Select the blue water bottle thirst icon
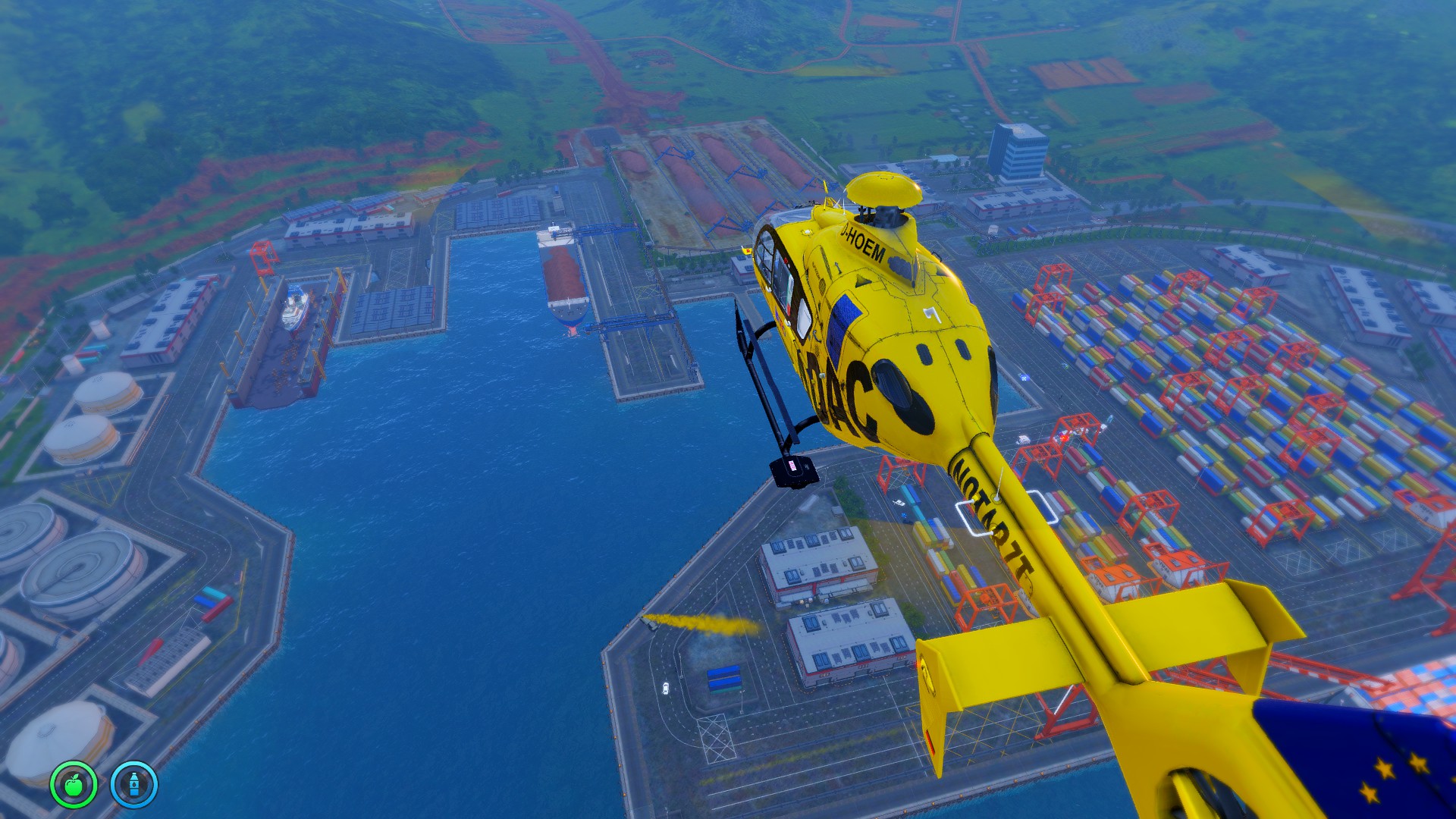Viewport: 1456px width, 819px height. (134, 784)
